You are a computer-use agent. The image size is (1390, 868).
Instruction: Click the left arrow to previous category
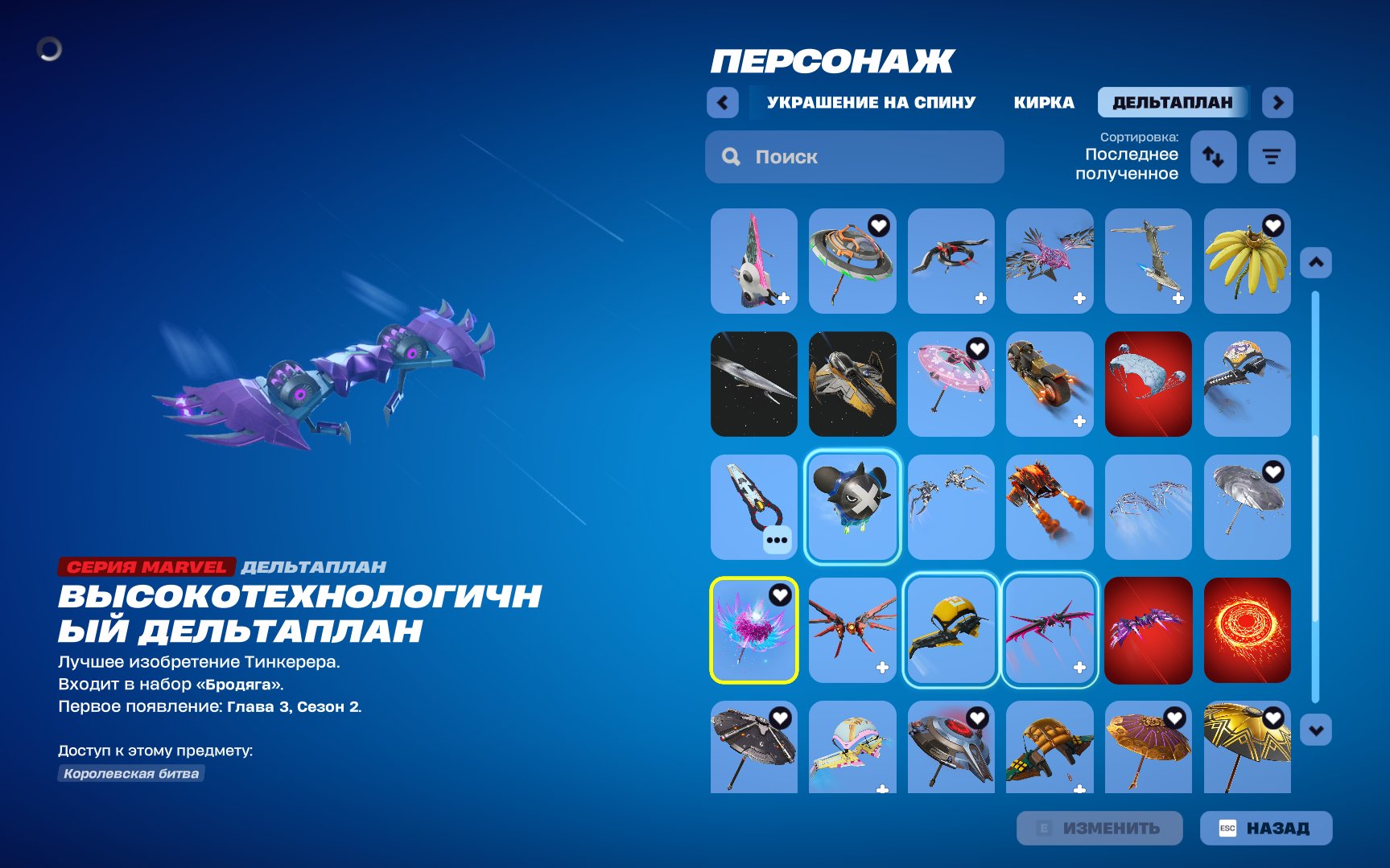point(722,103)
